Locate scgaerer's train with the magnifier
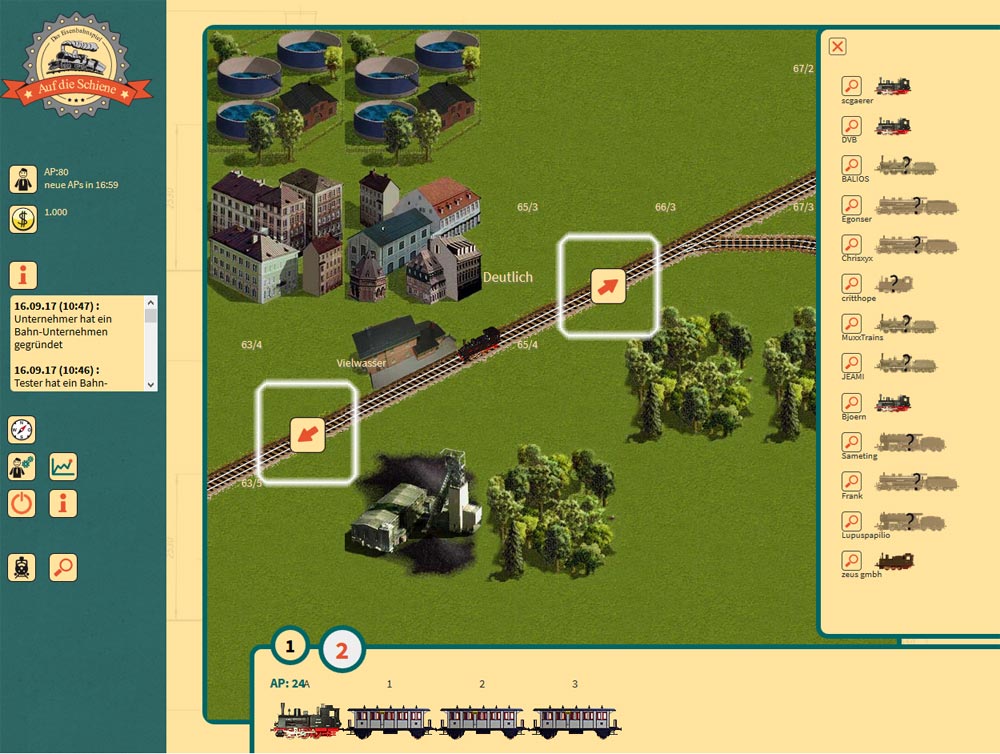 coord(851,86)
